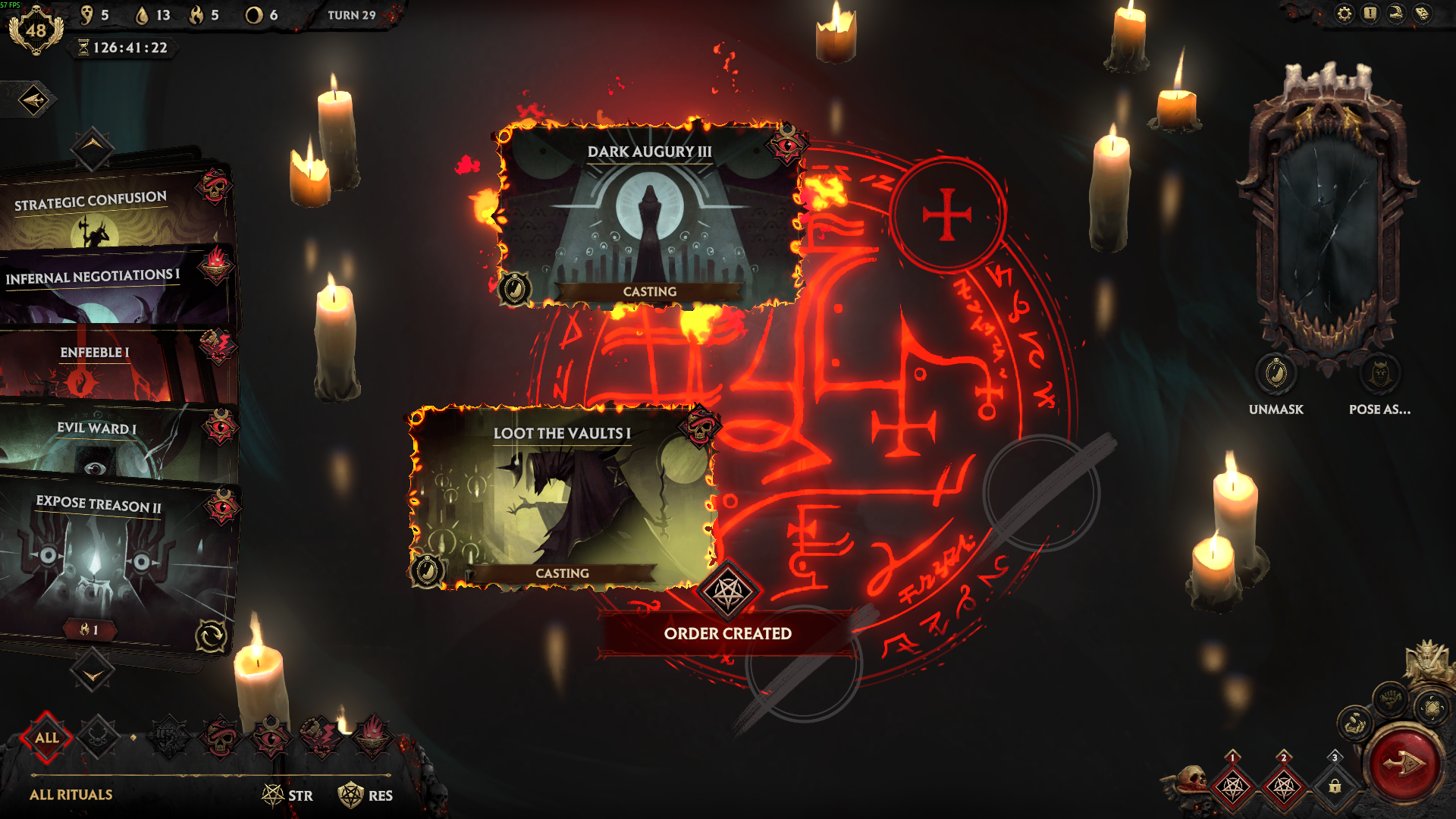Open settings with the gear icon
1456x819 pixels.
pyautogui.click(x=1344, y=14)
